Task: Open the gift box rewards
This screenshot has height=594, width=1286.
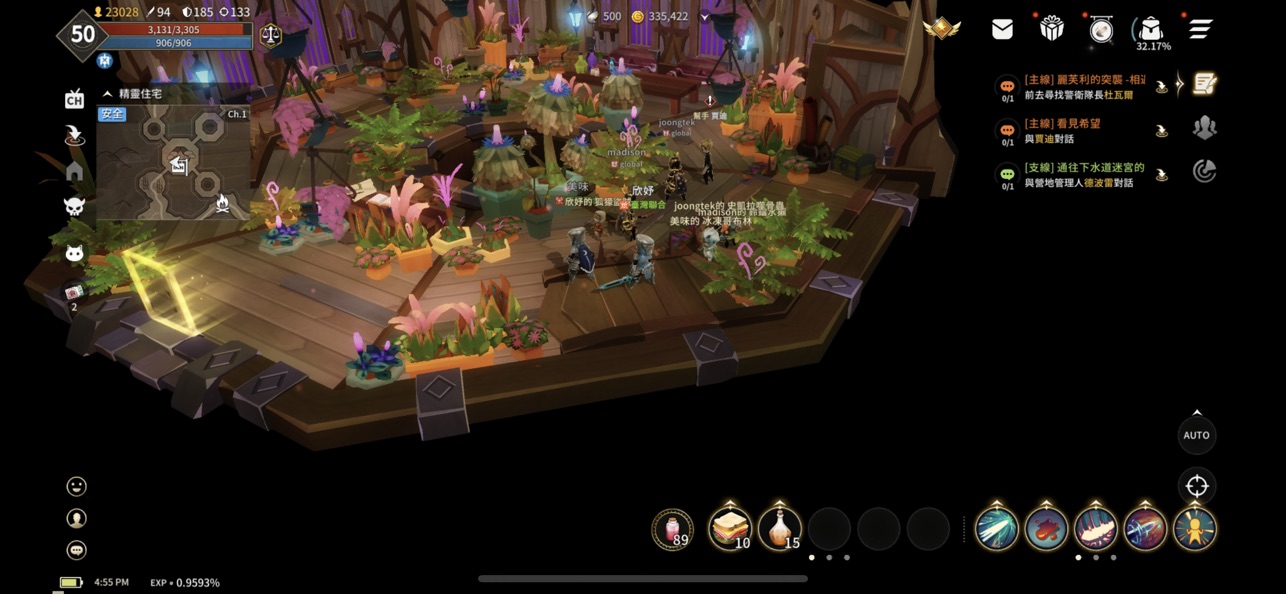Action: pyautogui.click(x=1051, y=29)
